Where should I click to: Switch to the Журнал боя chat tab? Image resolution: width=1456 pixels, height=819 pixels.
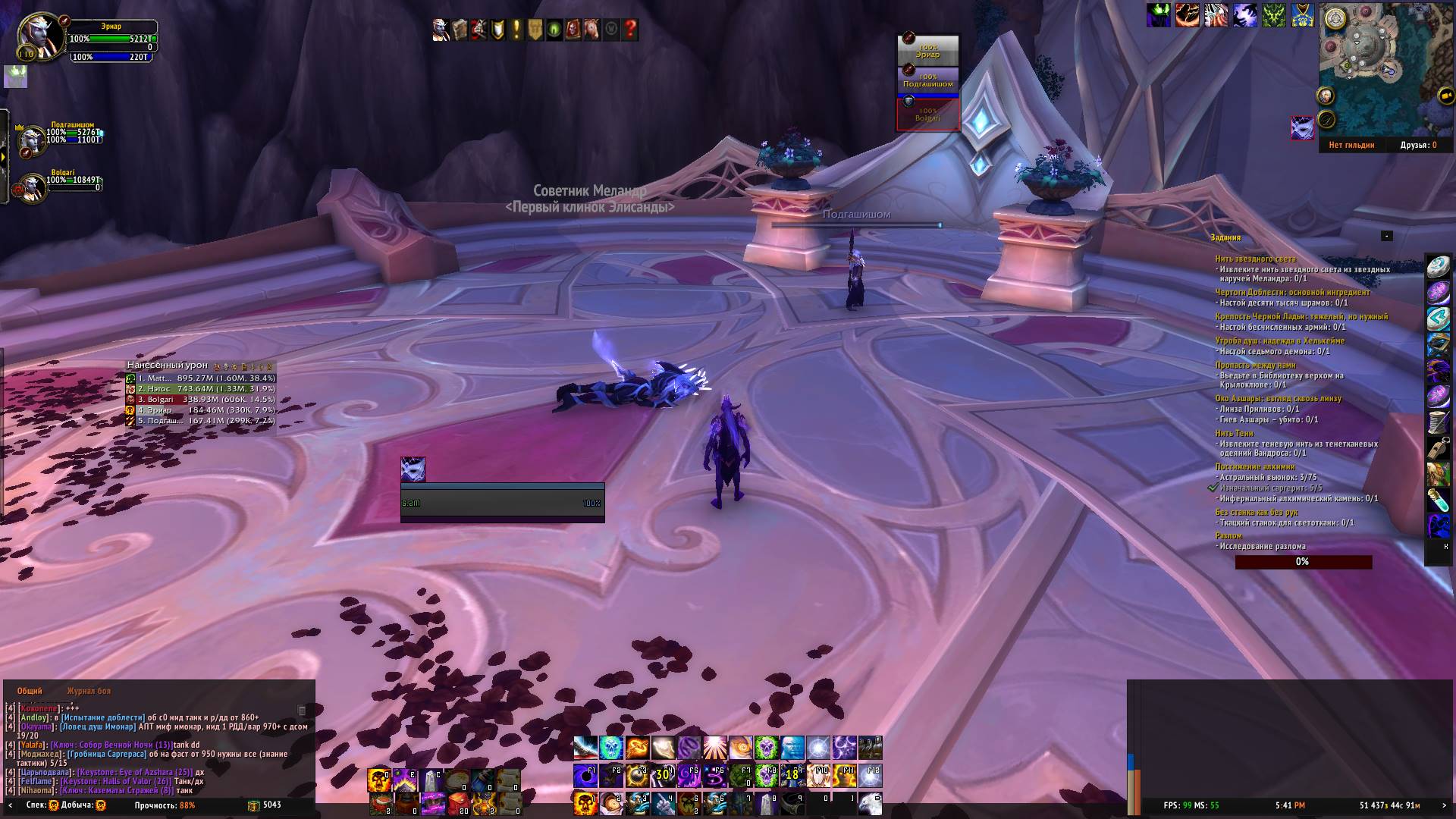click(89, 691)
